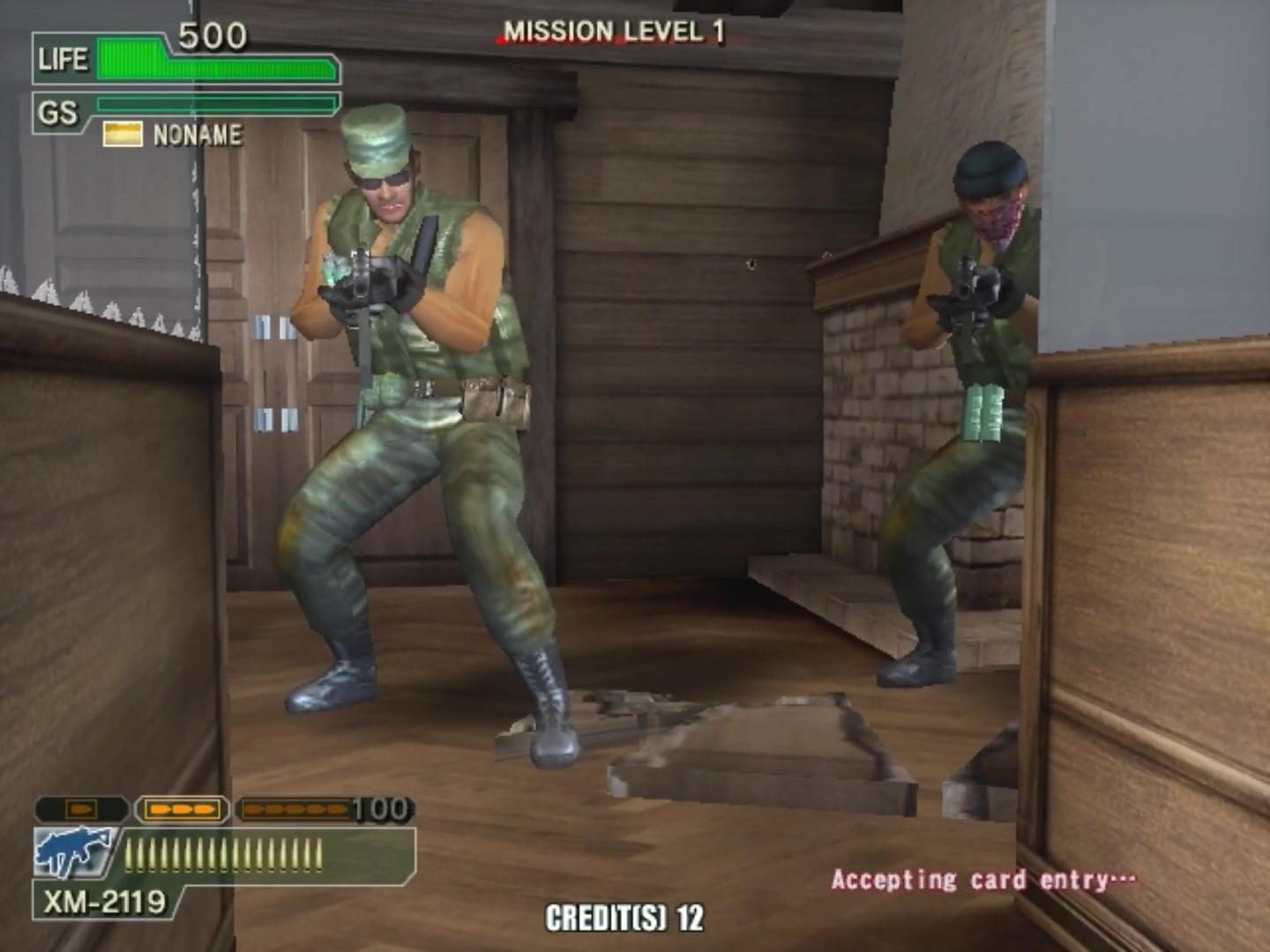
Task: Expand the MISSION LEVEL 1 header
Action: 612,29
